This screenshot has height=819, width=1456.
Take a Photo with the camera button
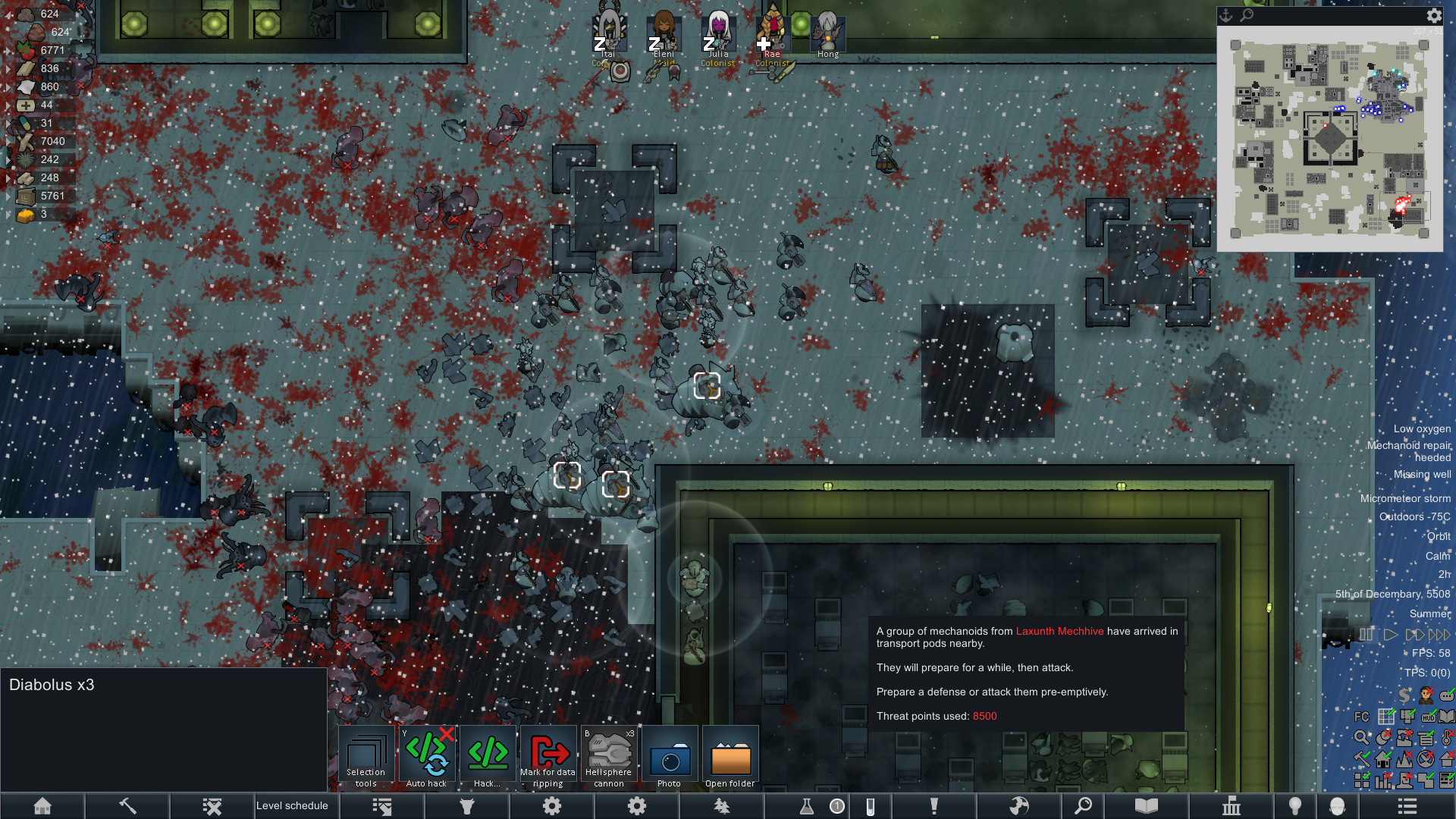(670, 756)
